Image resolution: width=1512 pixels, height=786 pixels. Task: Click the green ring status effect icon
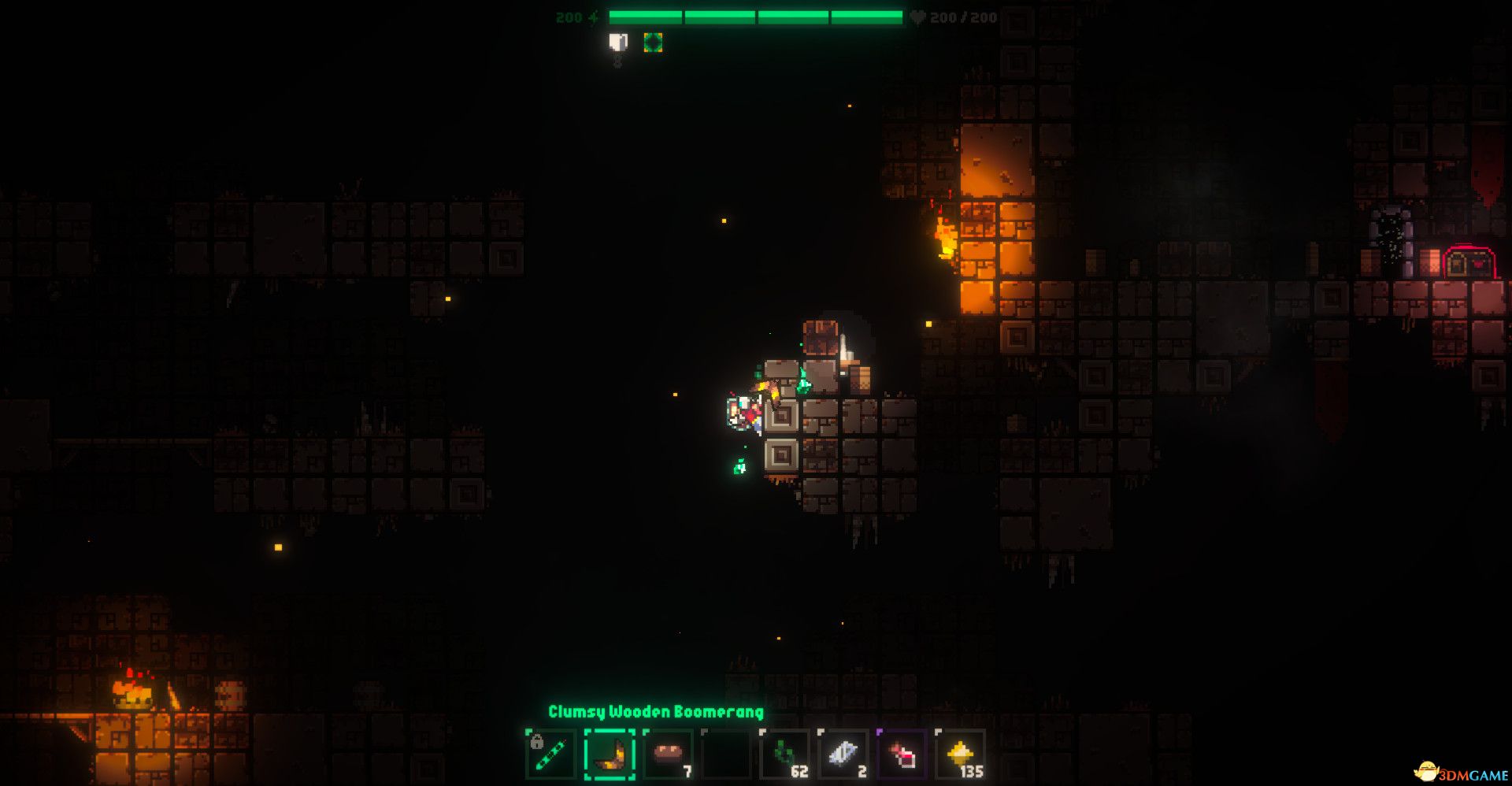click(653, 43)
